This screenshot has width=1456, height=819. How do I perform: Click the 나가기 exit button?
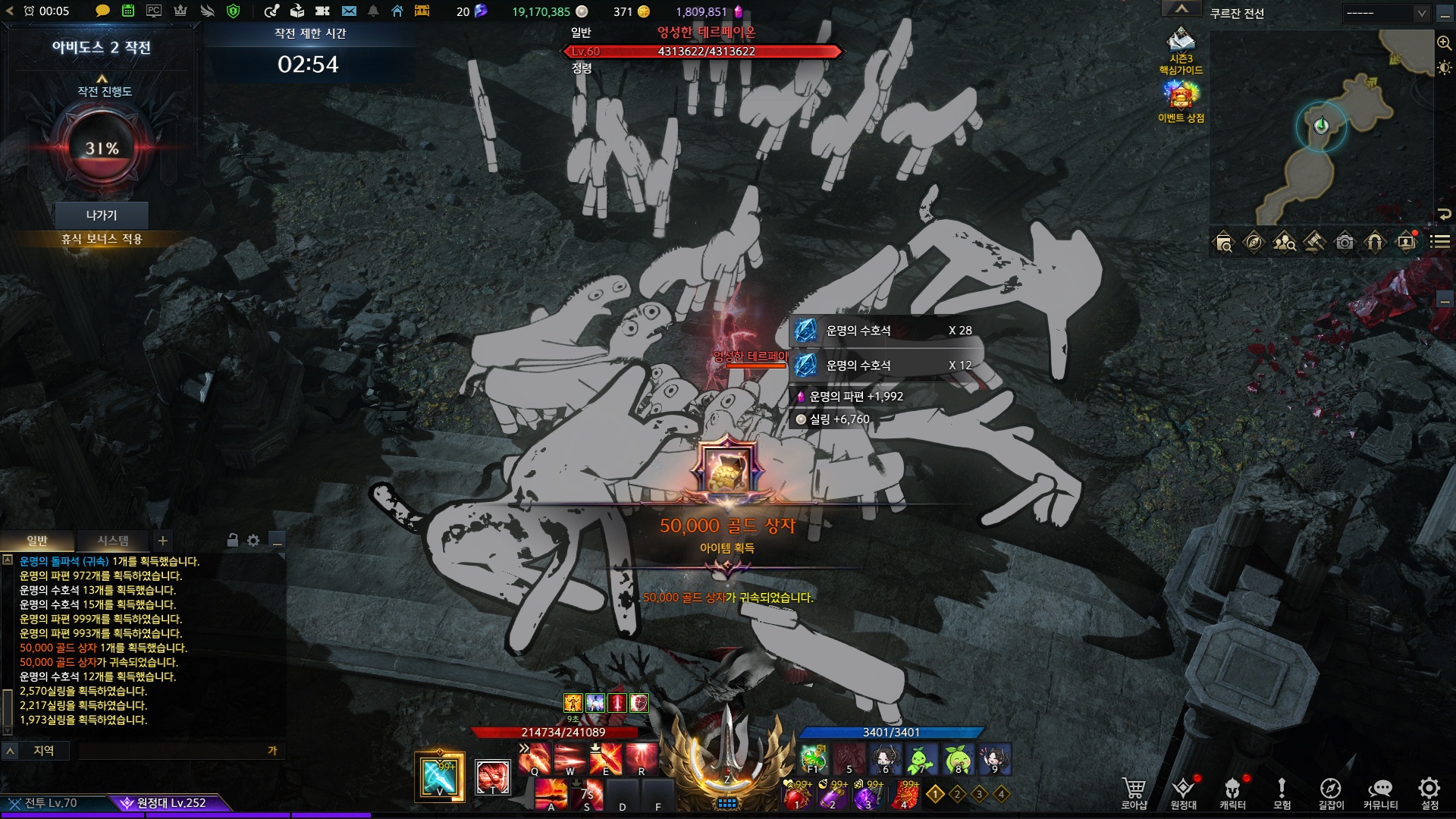tap(102, 215)
